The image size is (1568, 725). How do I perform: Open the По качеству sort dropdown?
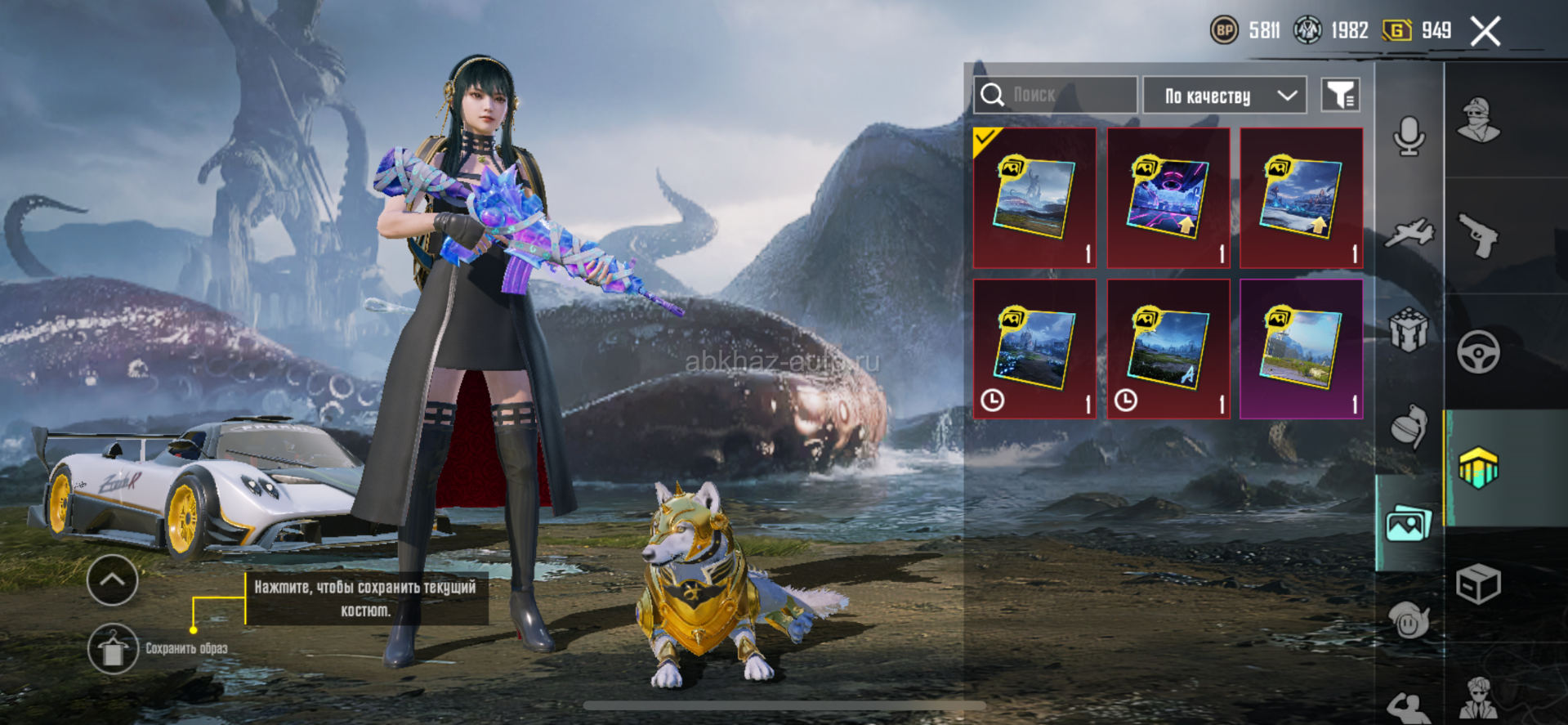[x=1224, y=96]
